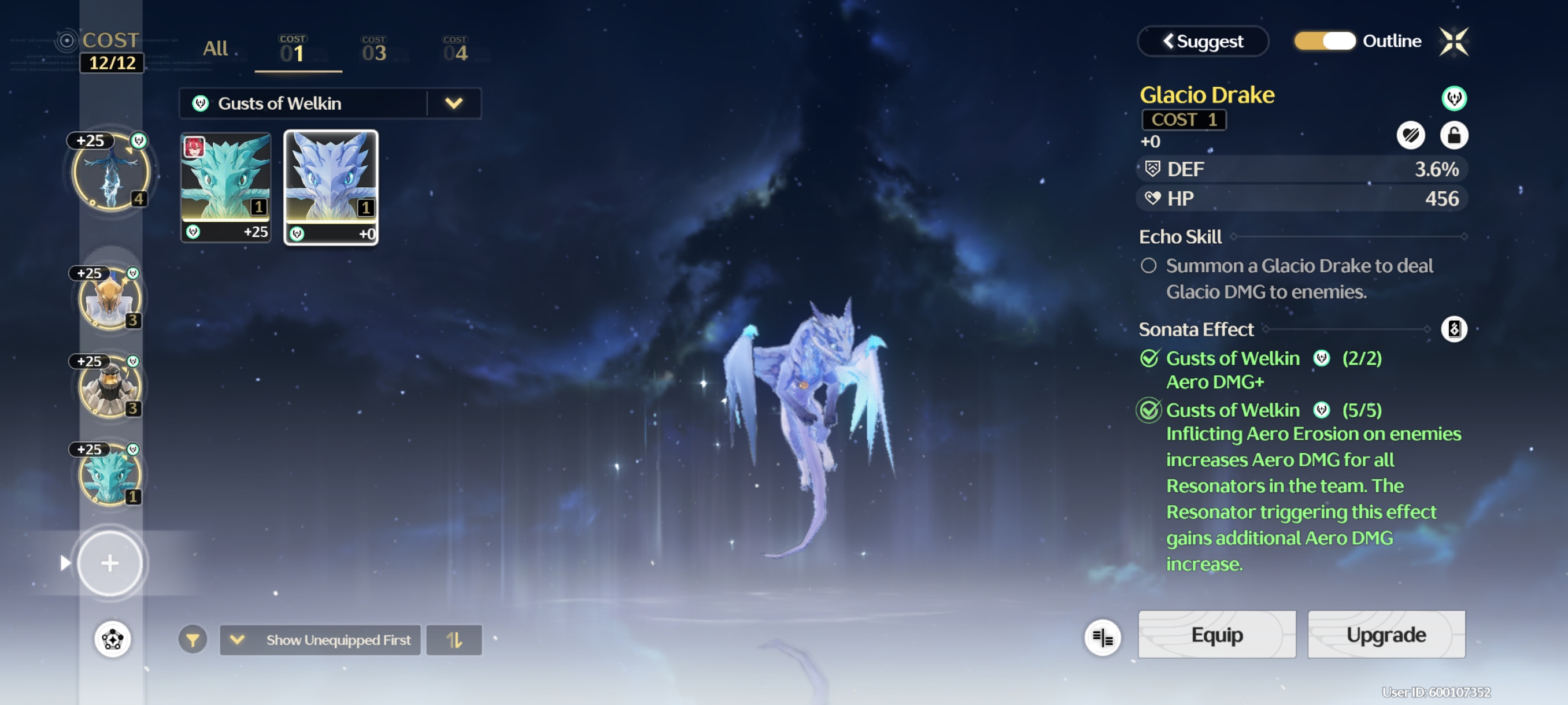Choose the equipped cost 4 echo slot
Viewport: 1568px width, 705px height.
pos(111,173)
